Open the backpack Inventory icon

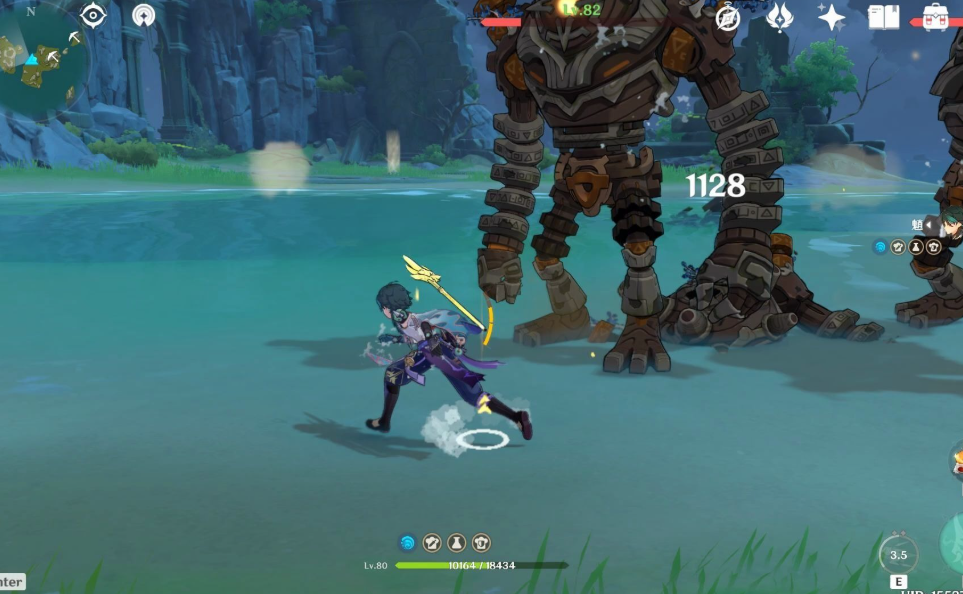[x=937, y=17]
